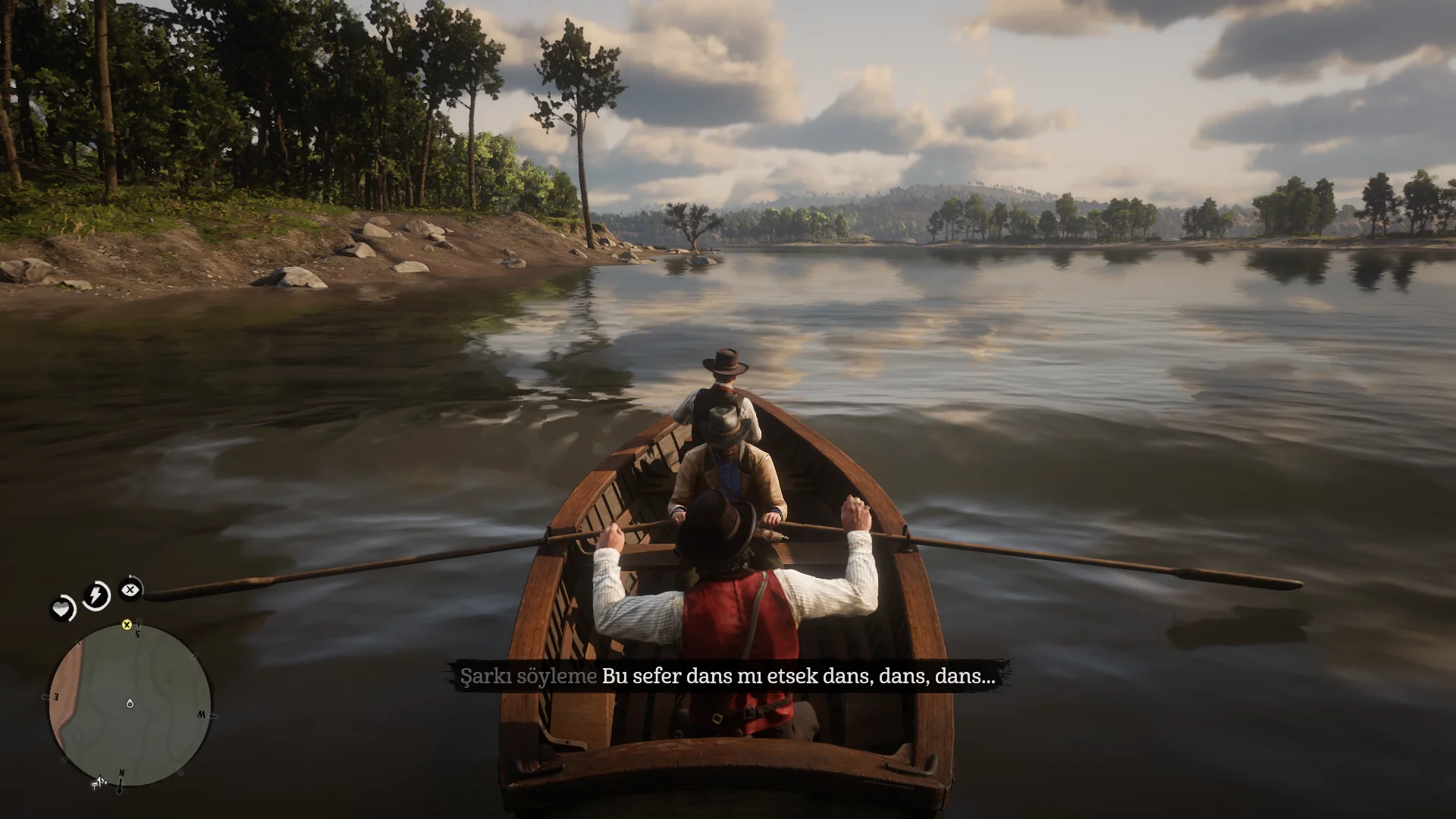Click the player position marker on minimap
Image resolution: width=1456 pixels, height=819 pixels.
coord(130,704)
